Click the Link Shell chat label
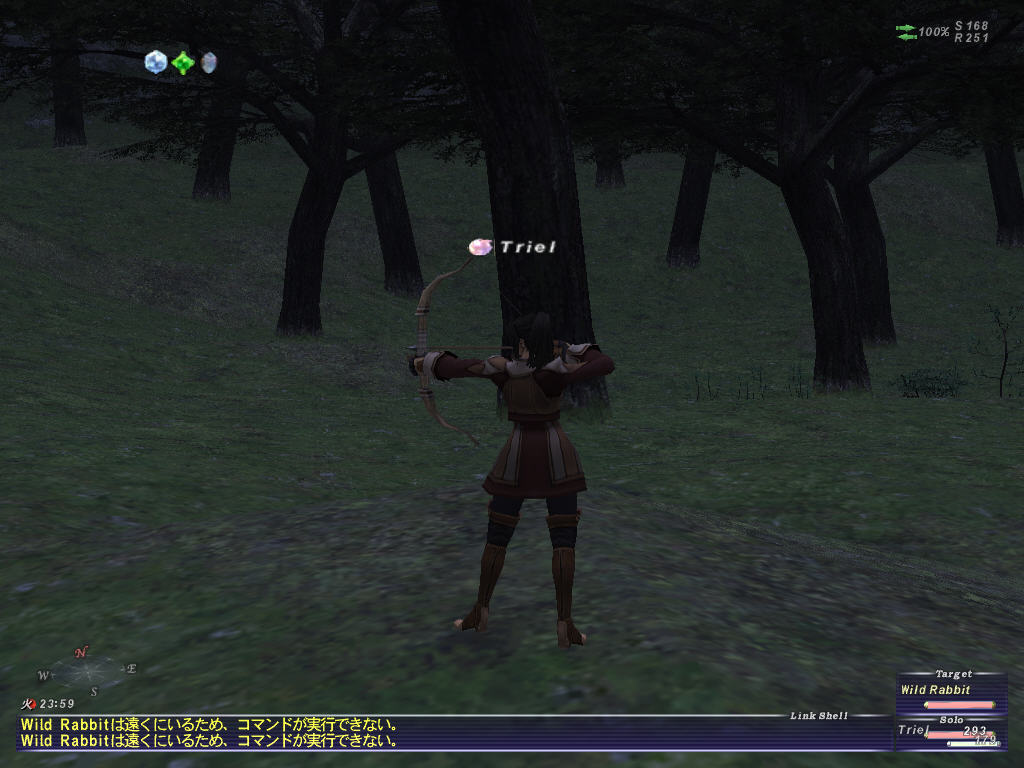This screenshot has height=768, width=1024. click(x=818, y=715)
